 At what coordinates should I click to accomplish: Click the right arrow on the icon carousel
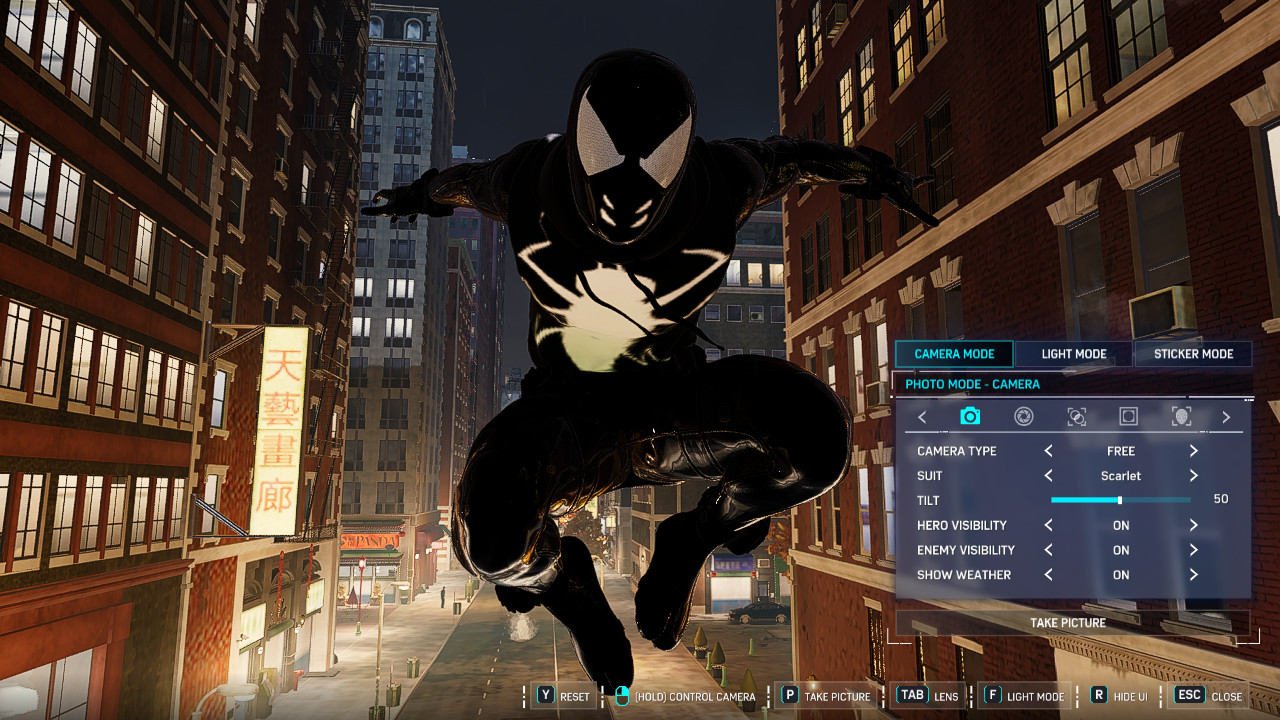(1227, 417)
